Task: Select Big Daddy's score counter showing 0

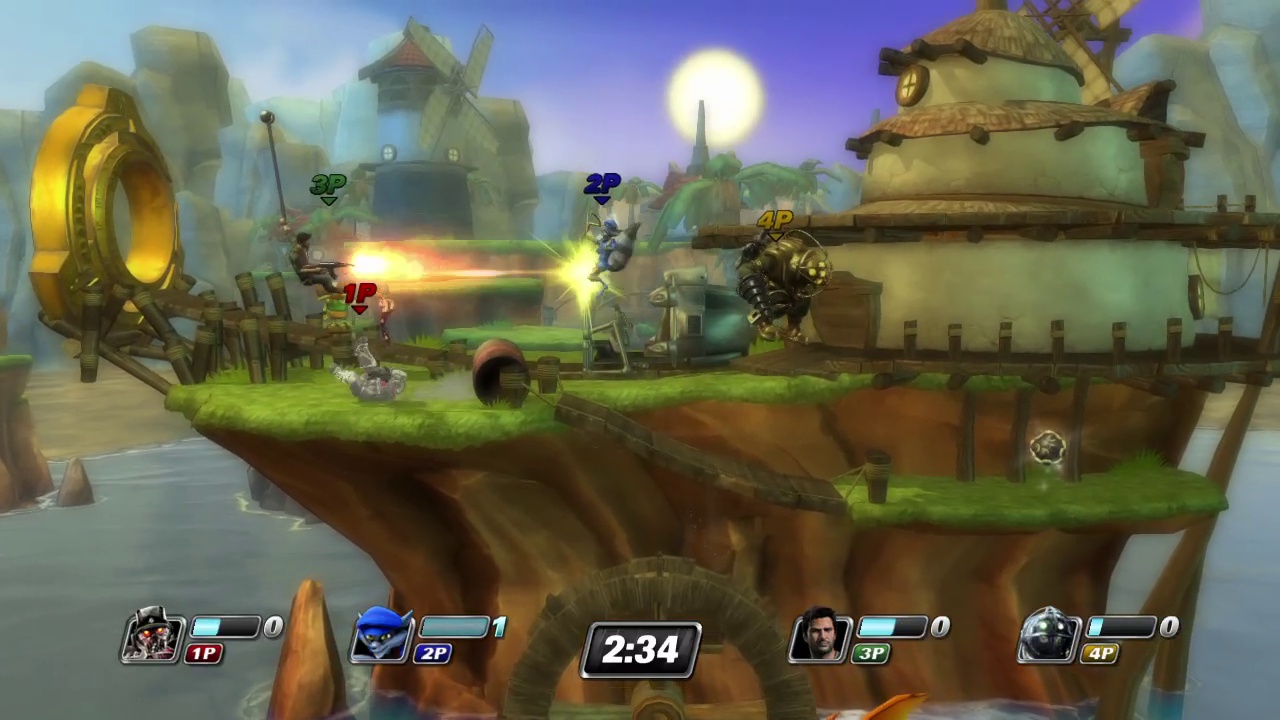Action: [x=1166, y=626]
